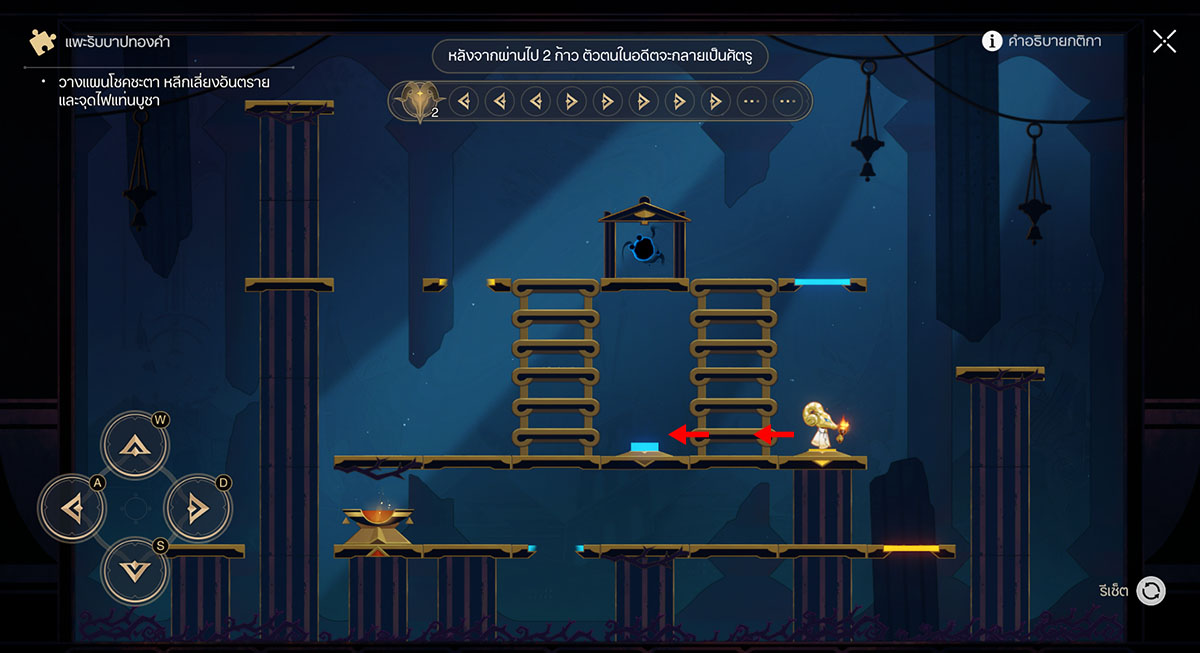Open the rules description info button

tap(992, 41)
